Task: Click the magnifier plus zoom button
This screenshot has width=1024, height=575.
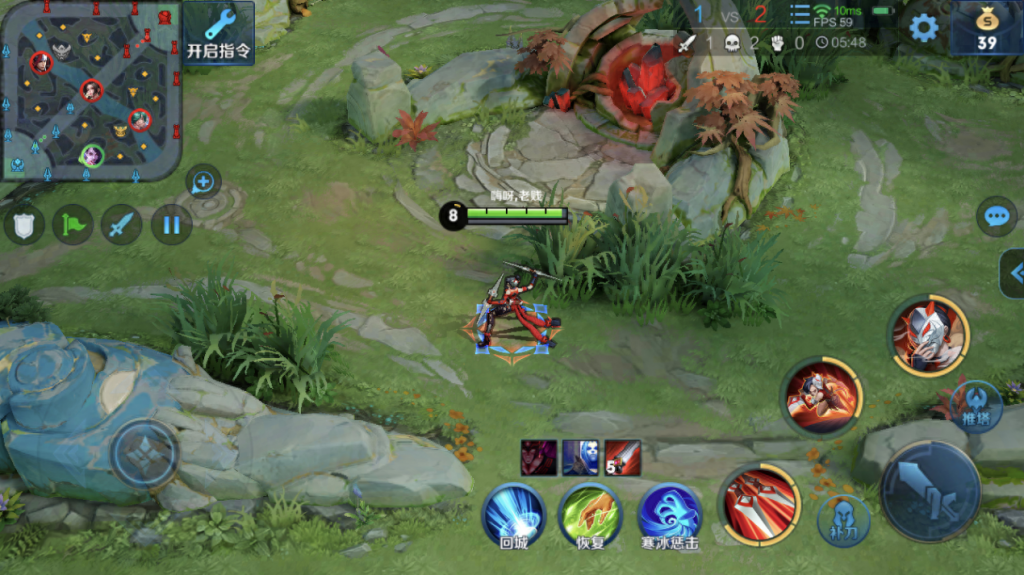Action: point(203,182)
